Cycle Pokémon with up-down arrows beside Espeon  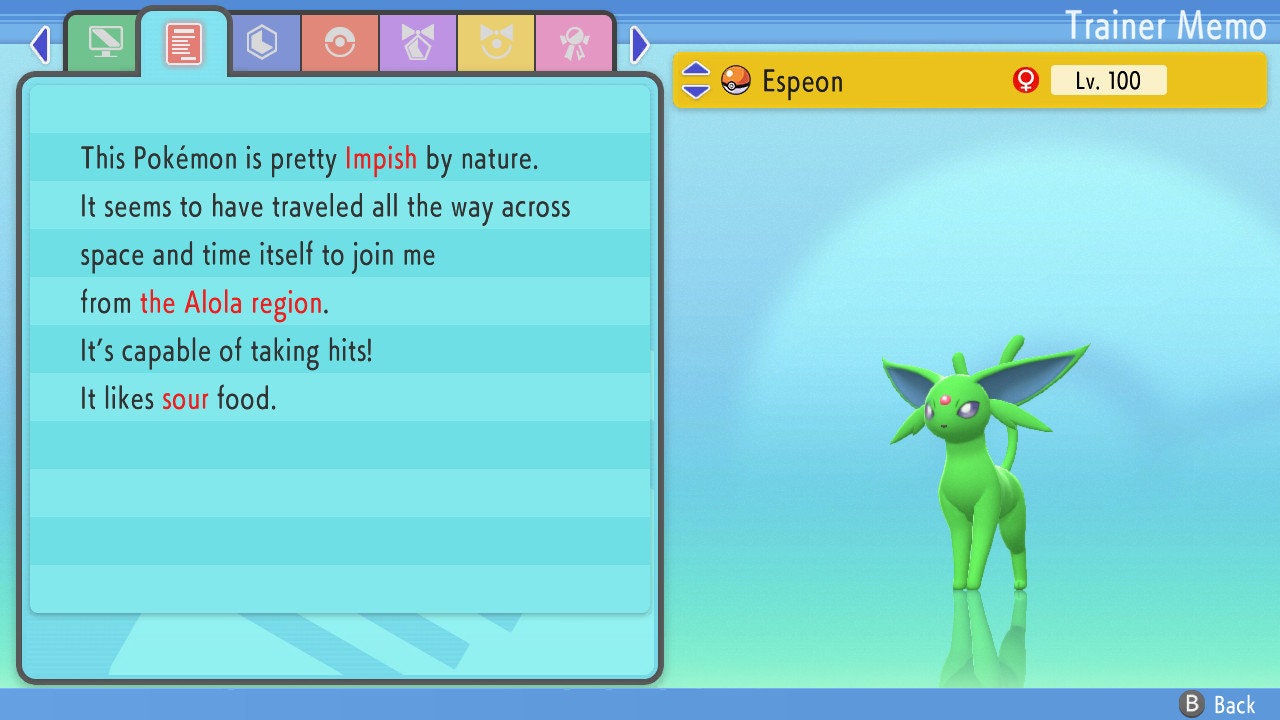click(x=696, y=81)
